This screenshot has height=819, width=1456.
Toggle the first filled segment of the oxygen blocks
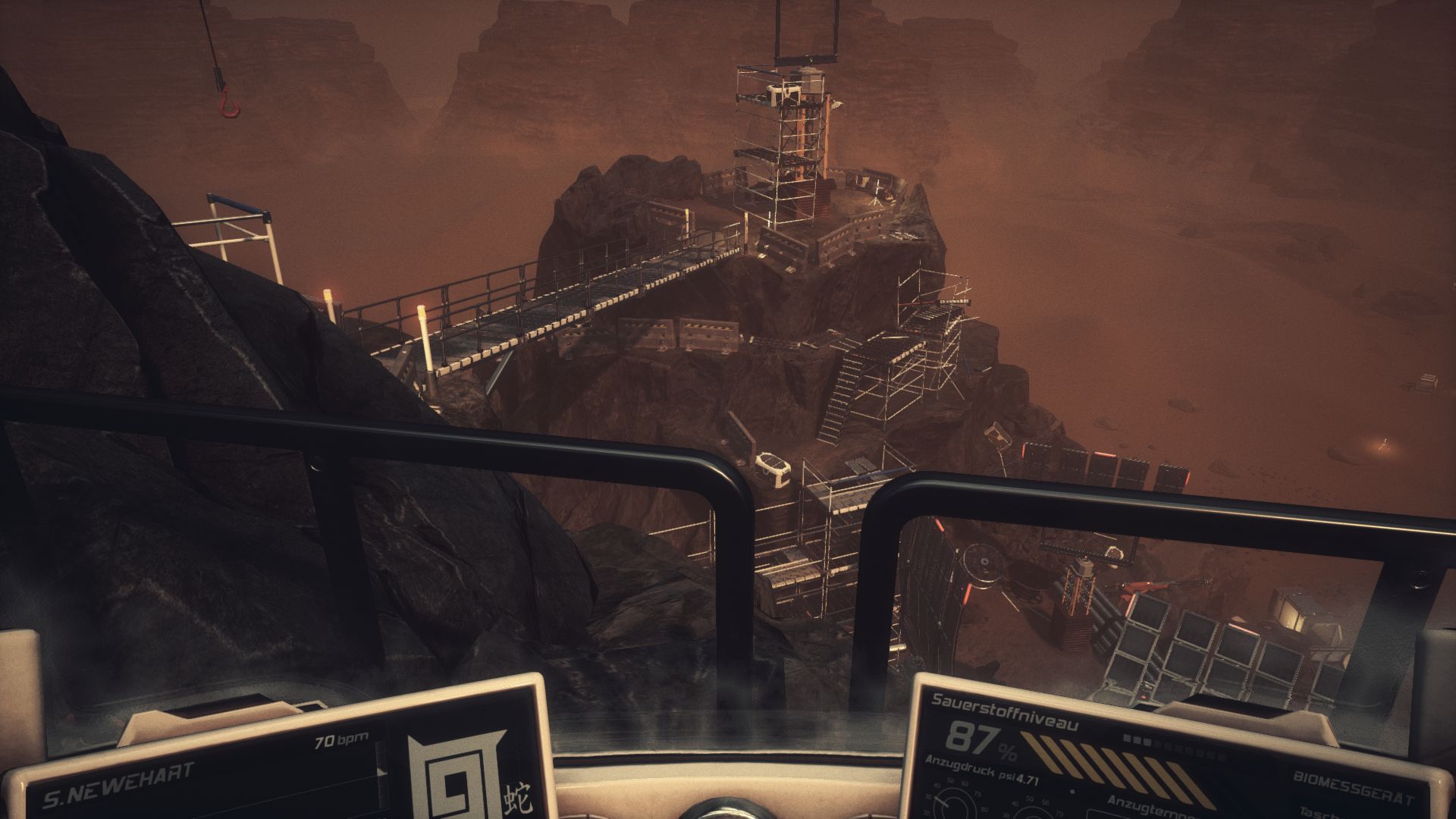pos(1126,738)
